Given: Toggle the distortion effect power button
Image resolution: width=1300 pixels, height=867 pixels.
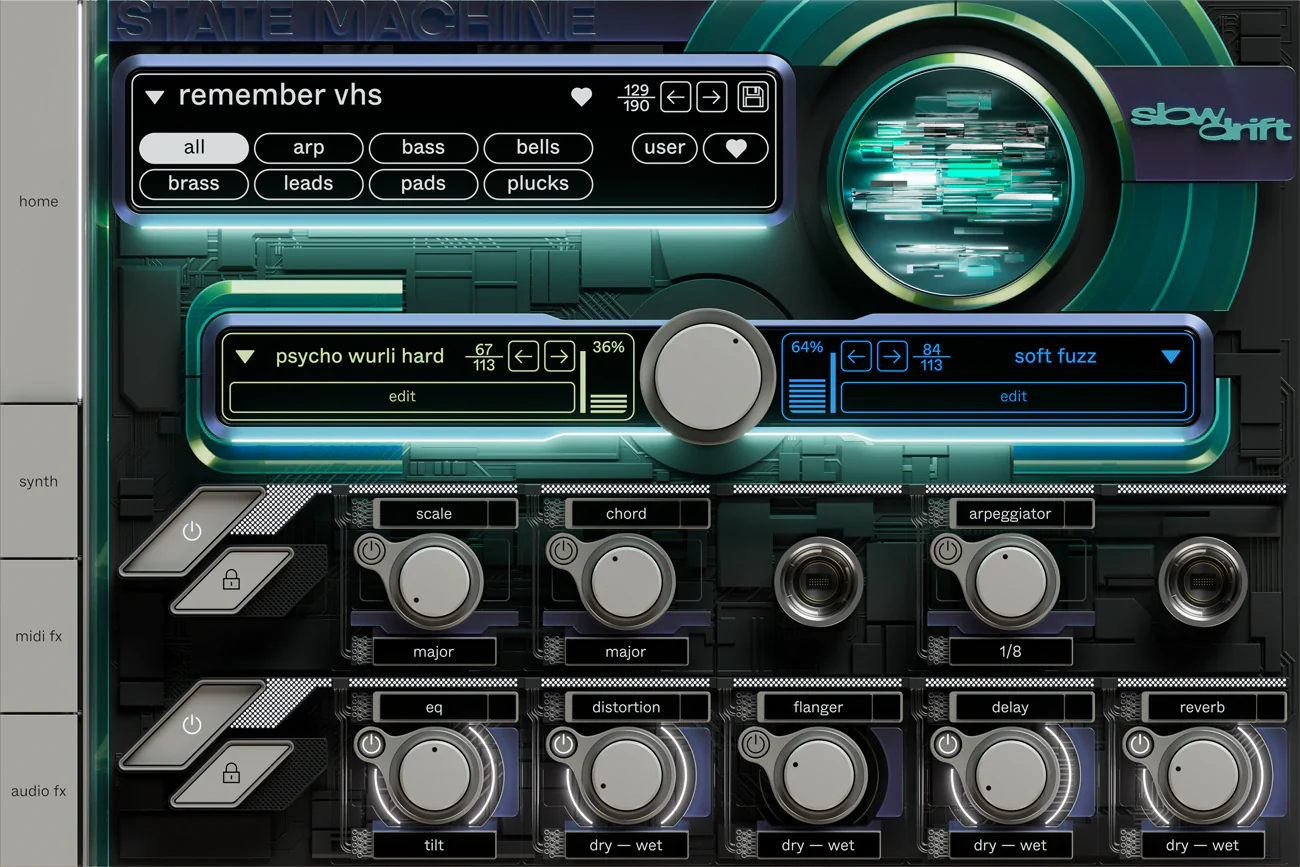Looking at the screenshot, I should [564, 745].
